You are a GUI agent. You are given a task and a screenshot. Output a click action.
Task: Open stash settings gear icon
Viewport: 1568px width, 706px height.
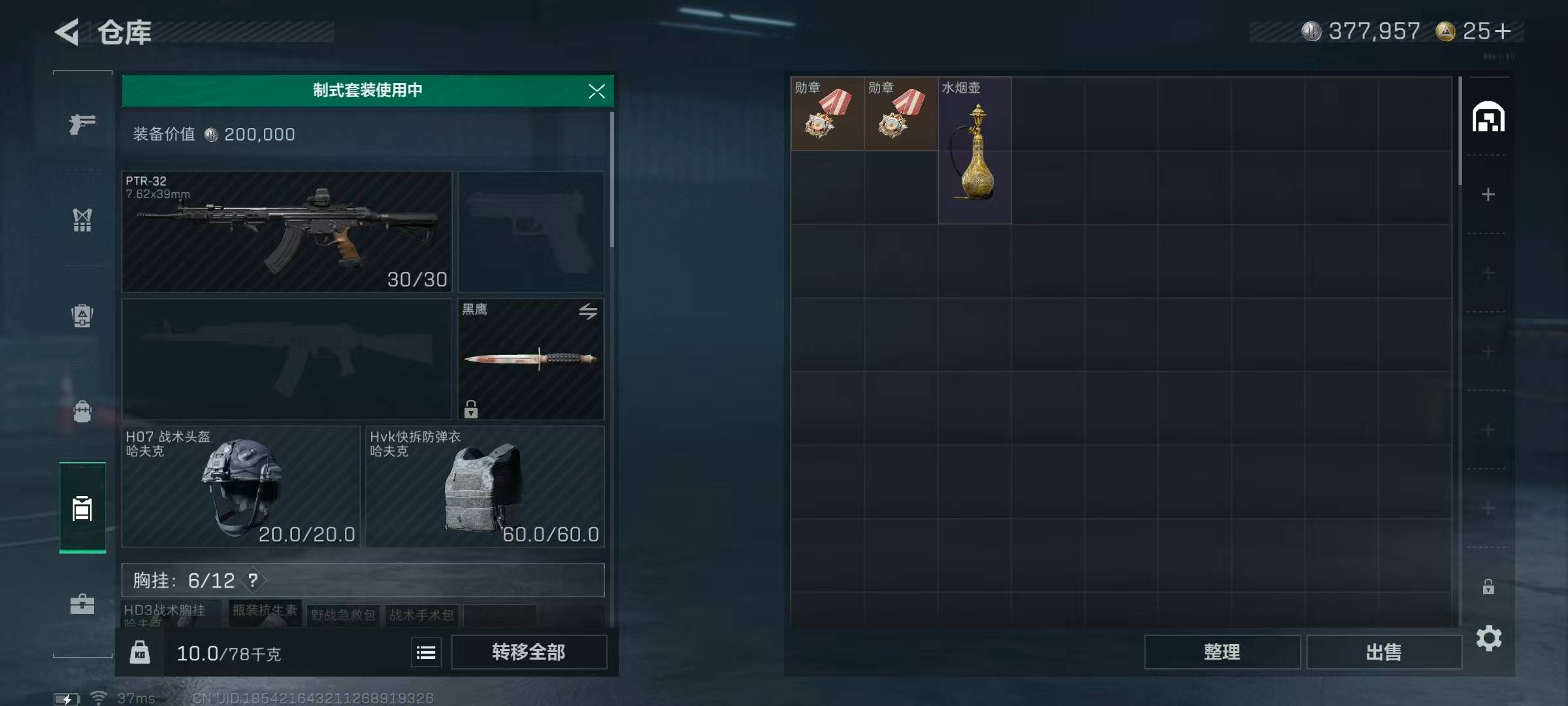[1489, 638]
